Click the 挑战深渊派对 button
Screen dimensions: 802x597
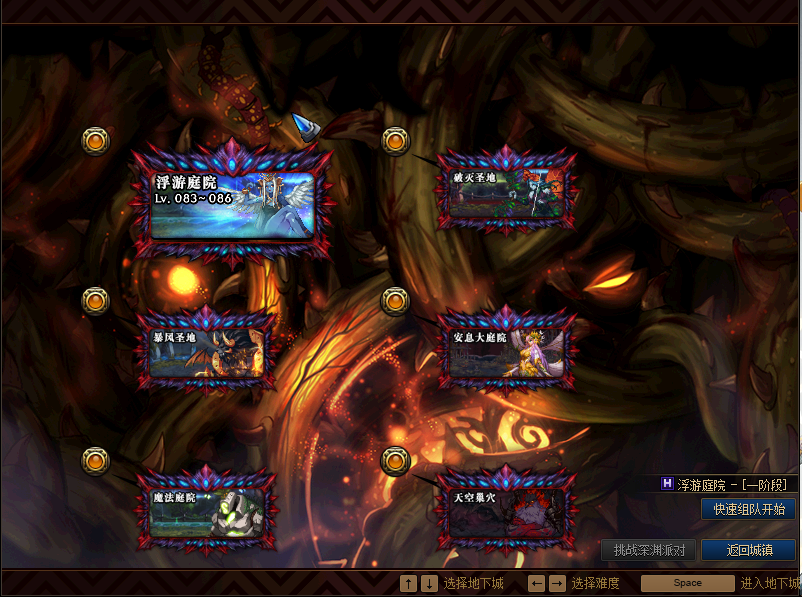(x=649, y=550)
